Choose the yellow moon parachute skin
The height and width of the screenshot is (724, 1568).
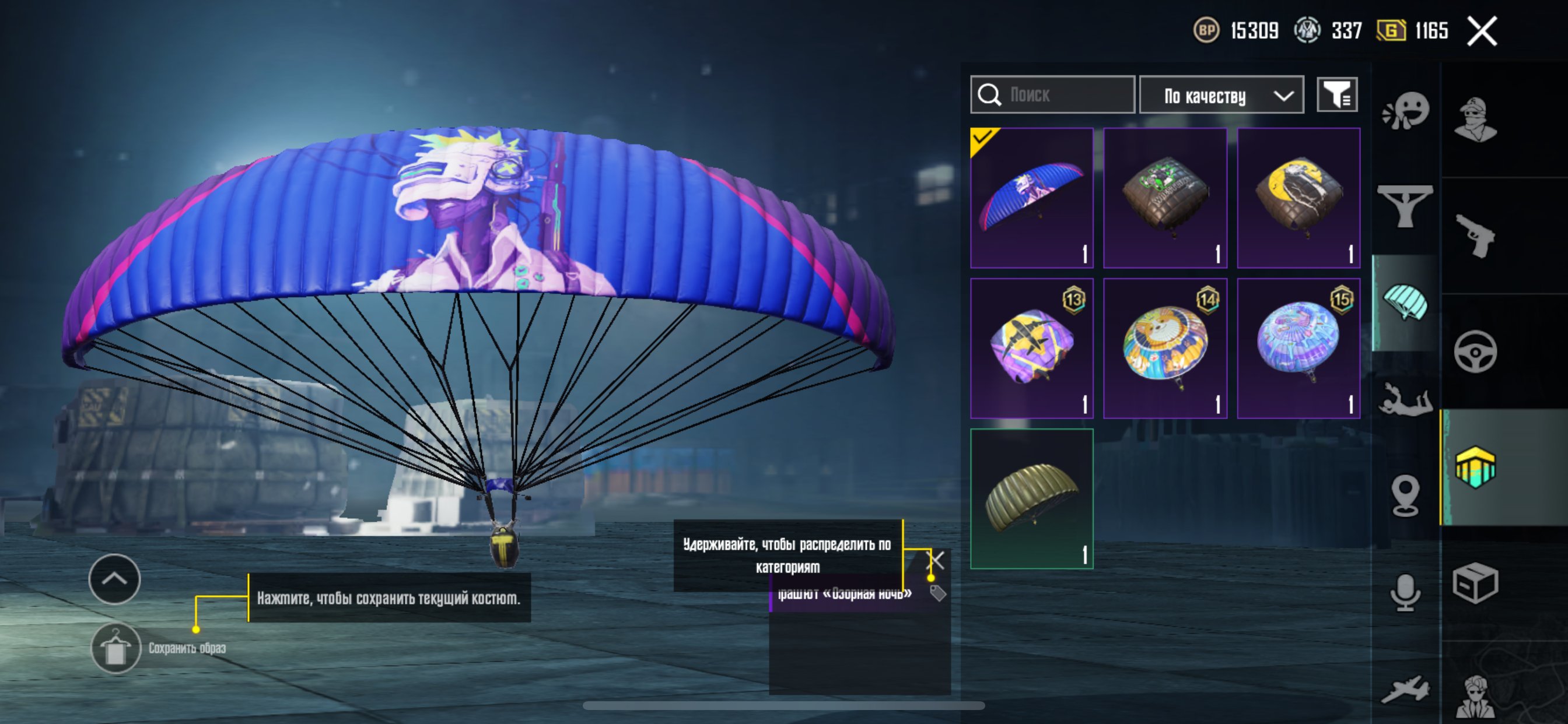1298,198
